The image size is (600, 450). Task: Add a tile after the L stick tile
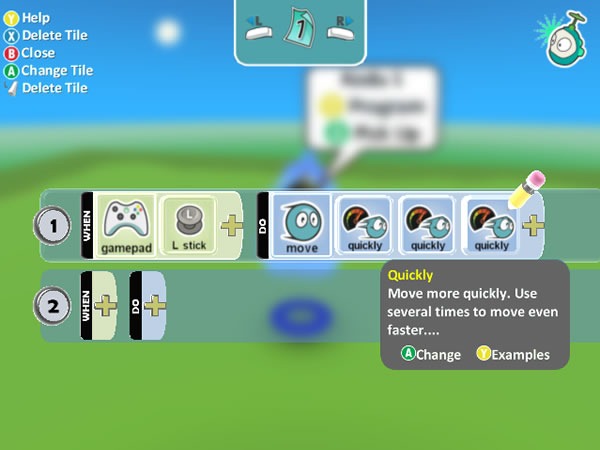coord(232,225)
